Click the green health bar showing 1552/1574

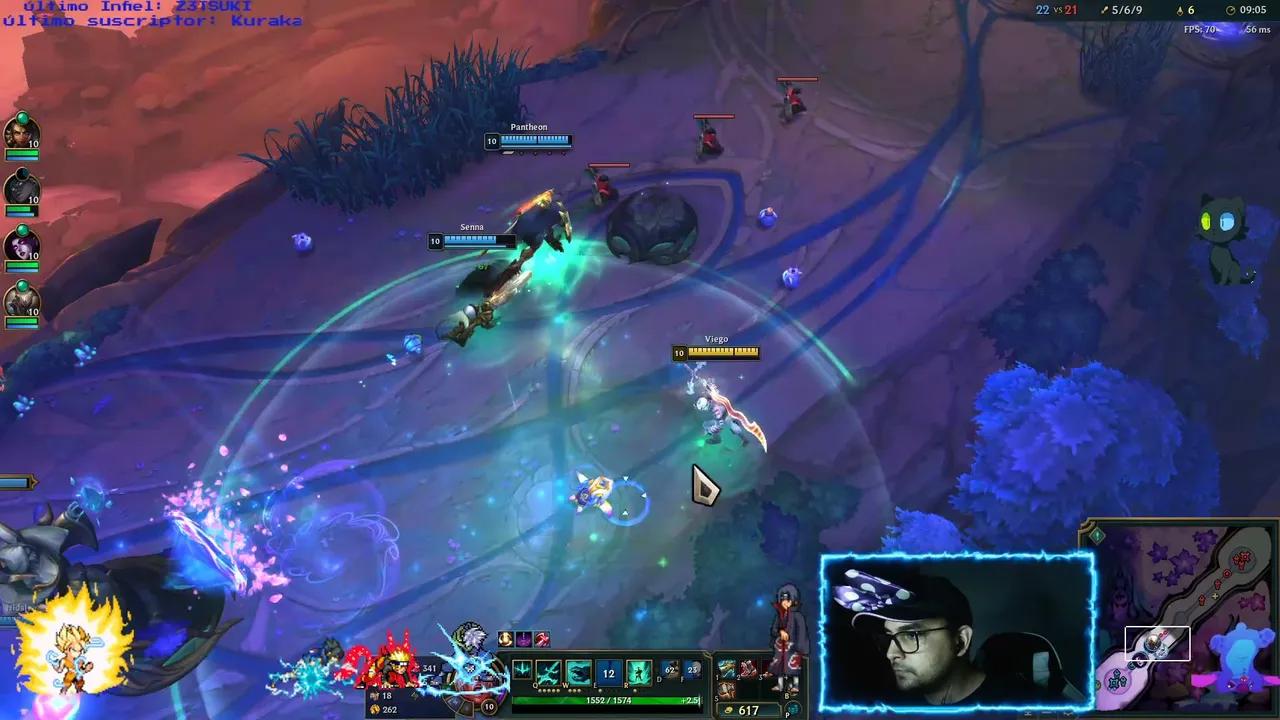(608, 699)
